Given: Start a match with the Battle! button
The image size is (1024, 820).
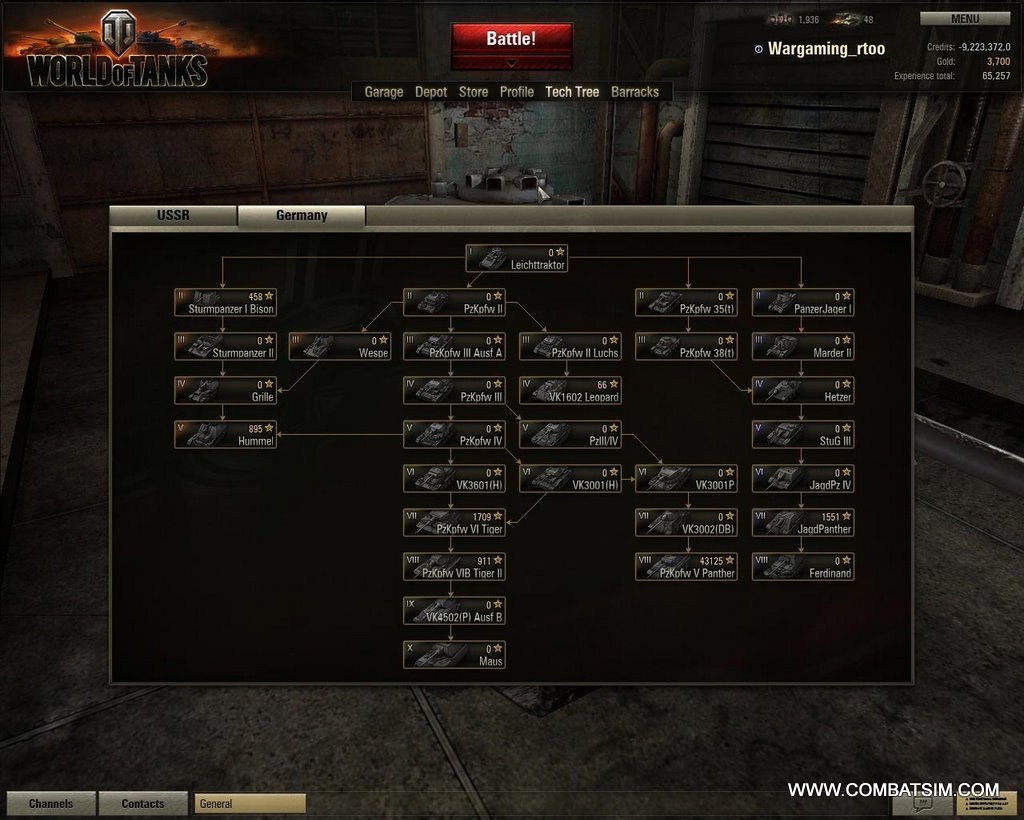Looking at the screenshot, I should (511, 40).
